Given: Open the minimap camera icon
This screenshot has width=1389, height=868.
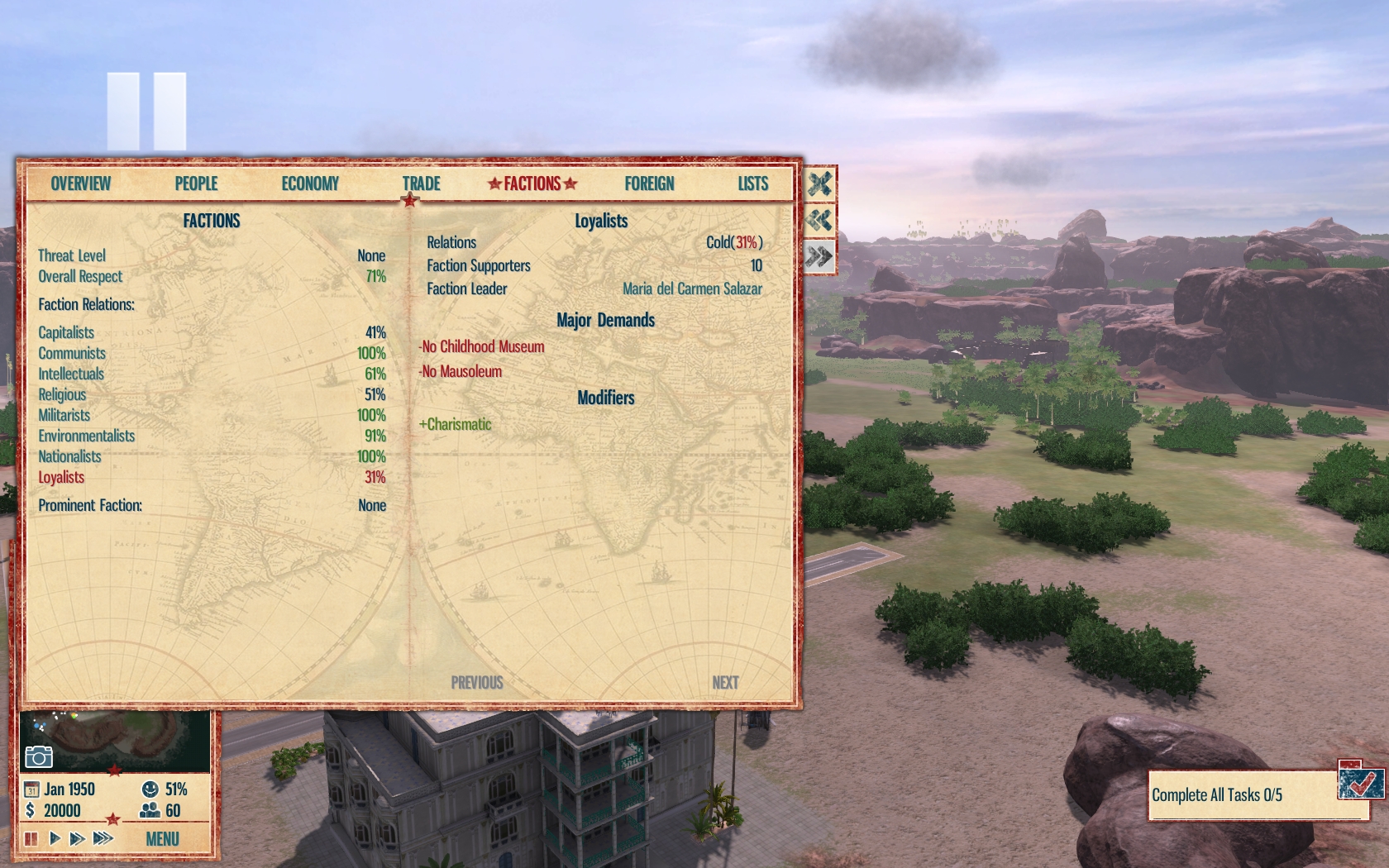Looking at the screenshot, I should coord(39,756).
